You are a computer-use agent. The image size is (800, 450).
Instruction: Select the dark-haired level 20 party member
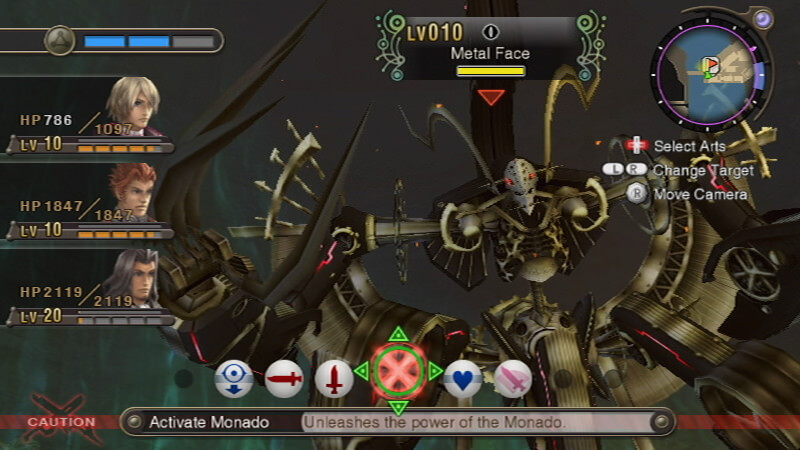pyautogui.click(x=132, y=279)
